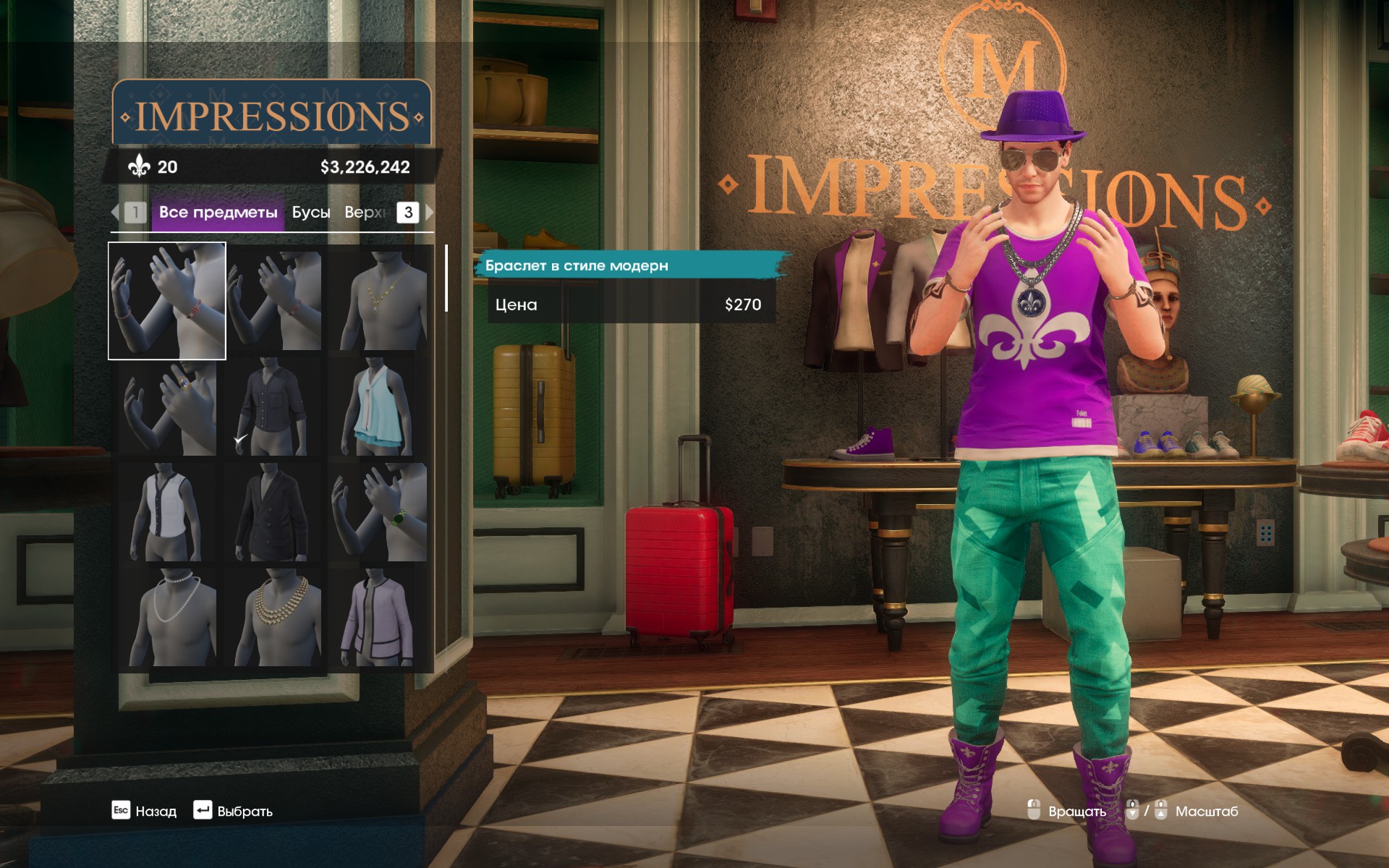The image size is (1389, 868).
Task: Click the left arrow to previous category
Action: coord(115,213)
